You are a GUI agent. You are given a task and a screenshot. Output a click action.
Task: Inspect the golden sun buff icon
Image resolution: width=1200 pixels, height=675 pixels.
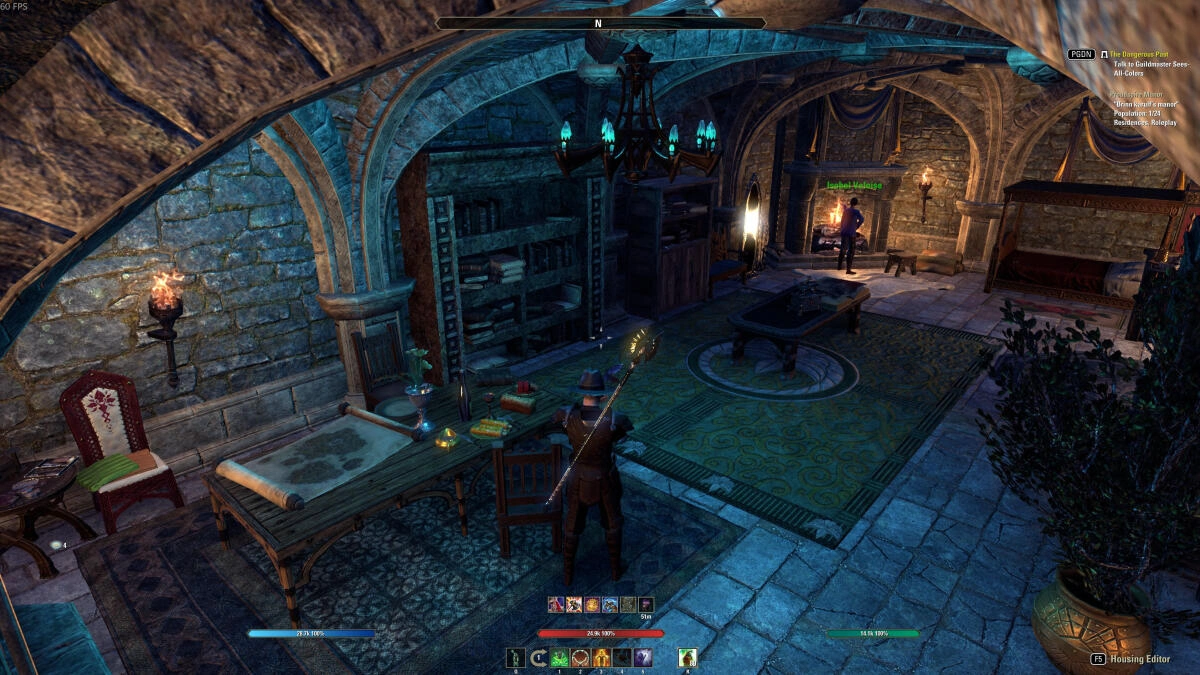(x=592, y=604)
